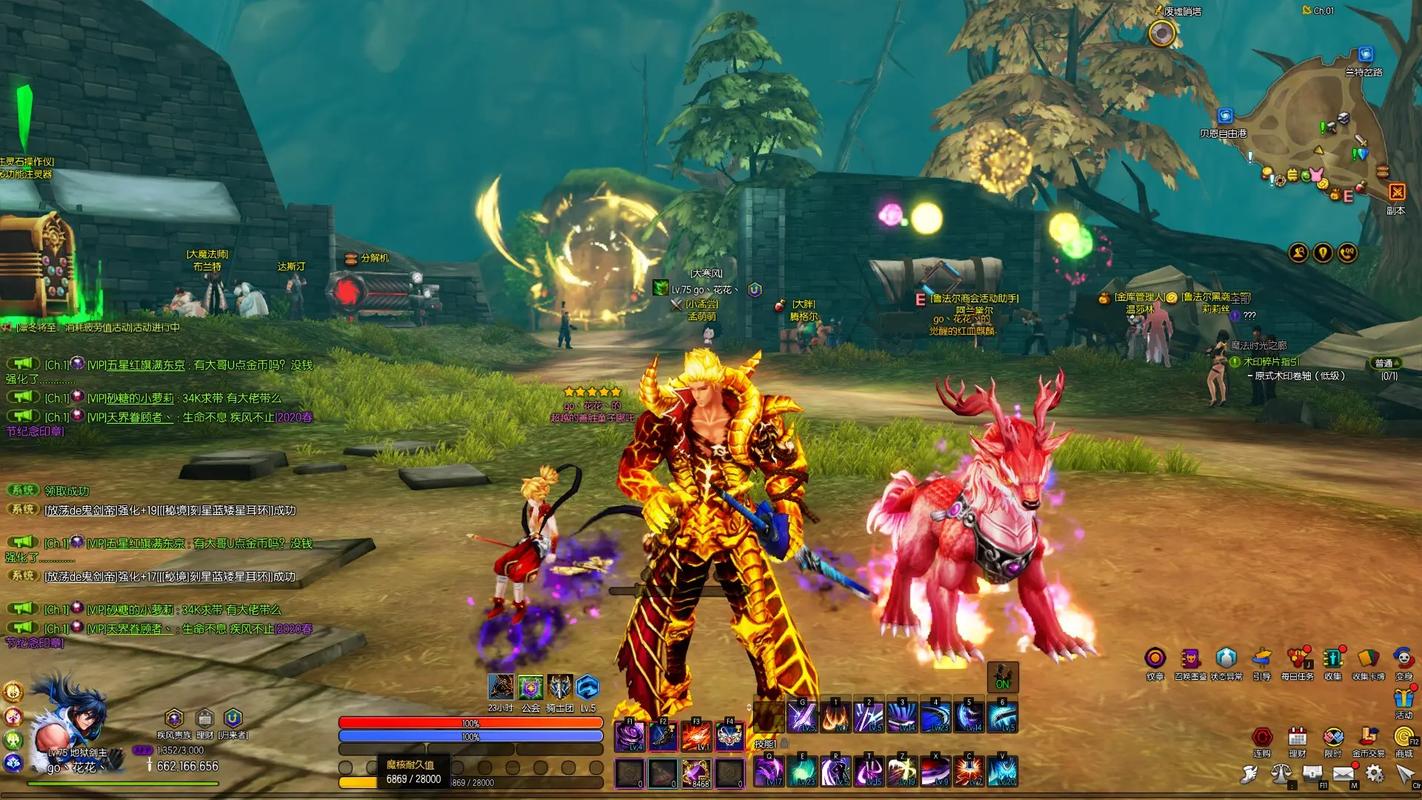Open the 商城 gold coin shop
The height and width of the screenshot is (800, 1422).
pos(1404,737)
